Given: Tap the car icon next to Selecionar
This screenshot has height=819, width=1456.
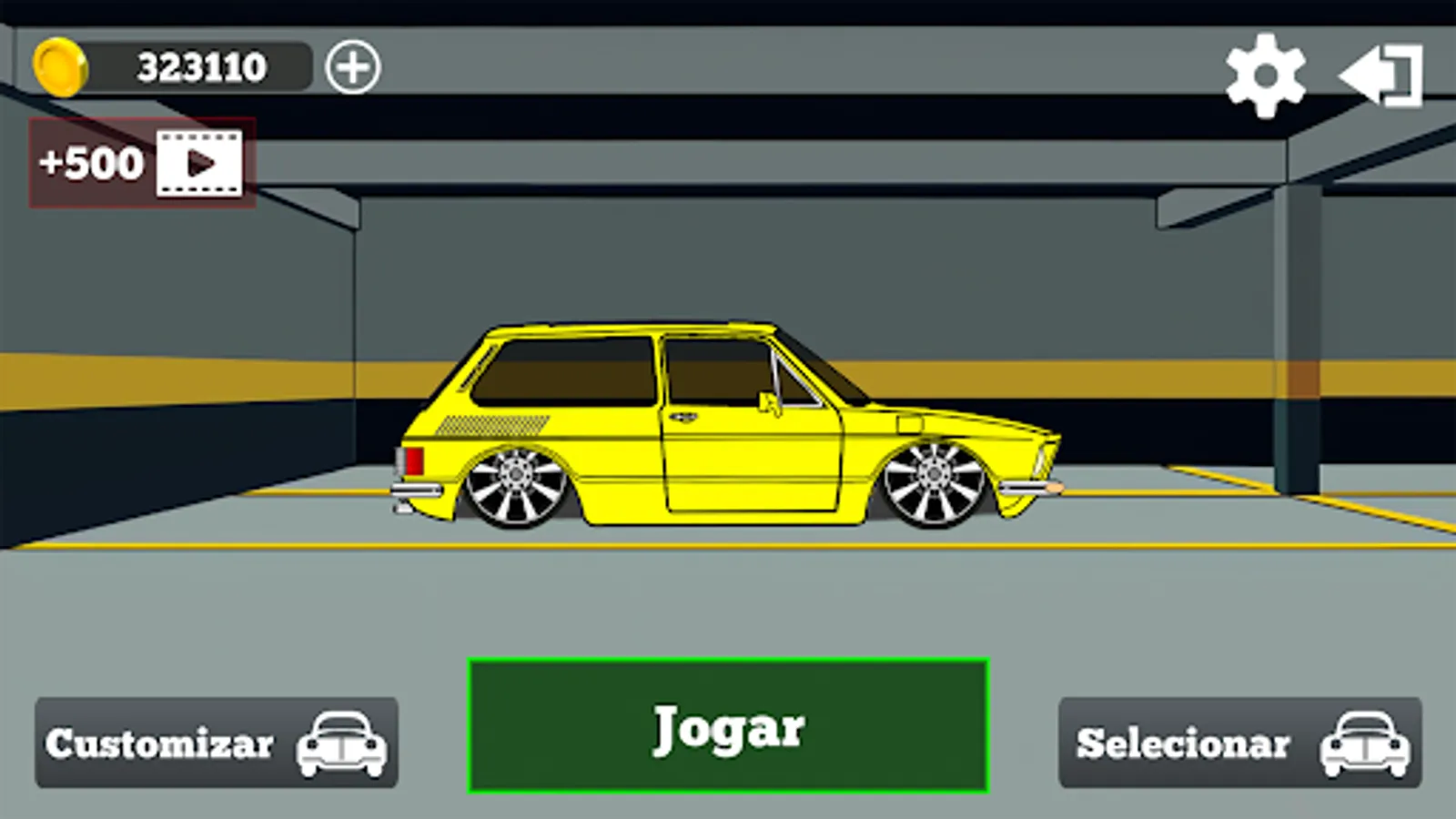Looking at the screenshot, I should pos(1364,744).
